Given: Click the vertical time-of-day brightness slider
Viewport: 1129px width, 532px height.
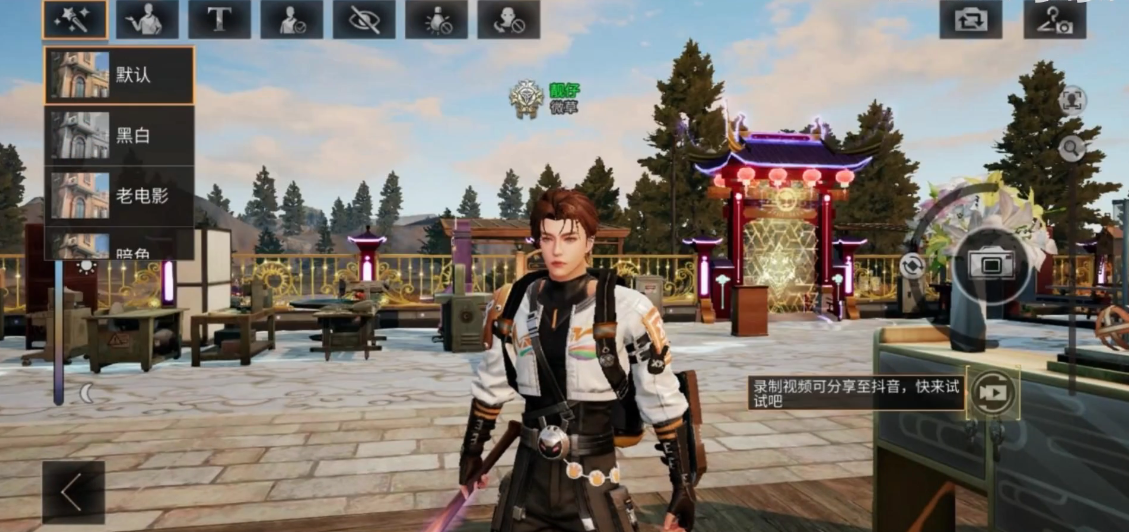Looking at the screenshot, I should click(x=59, y=330).
